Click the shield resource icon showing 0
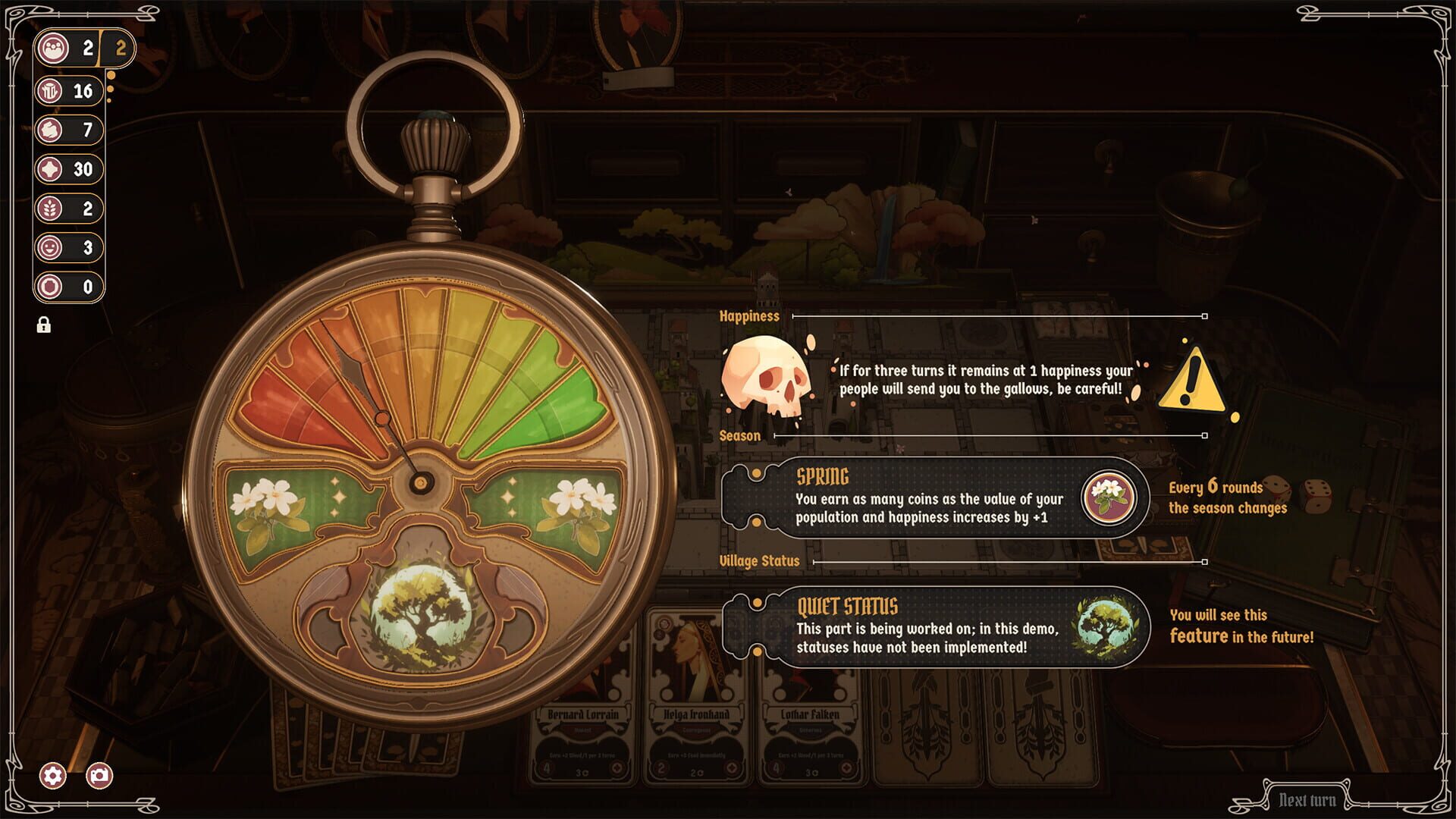Screen dimensions: 1456x819 [x=52, y=287]
